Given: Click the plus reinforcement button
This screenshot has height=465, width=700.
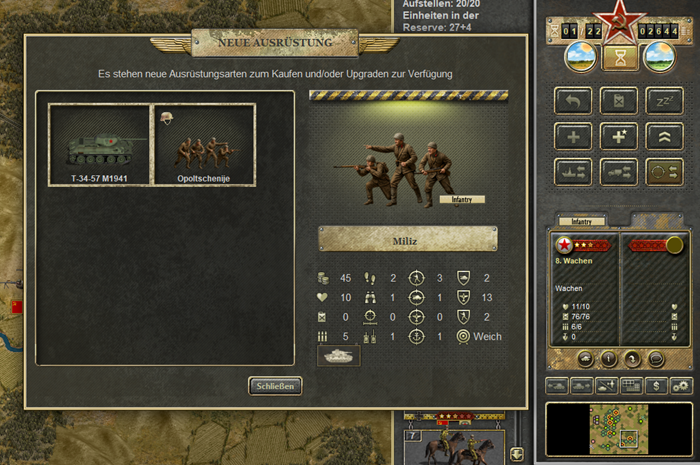Looking at the screenshot, I should pos(572,136).
